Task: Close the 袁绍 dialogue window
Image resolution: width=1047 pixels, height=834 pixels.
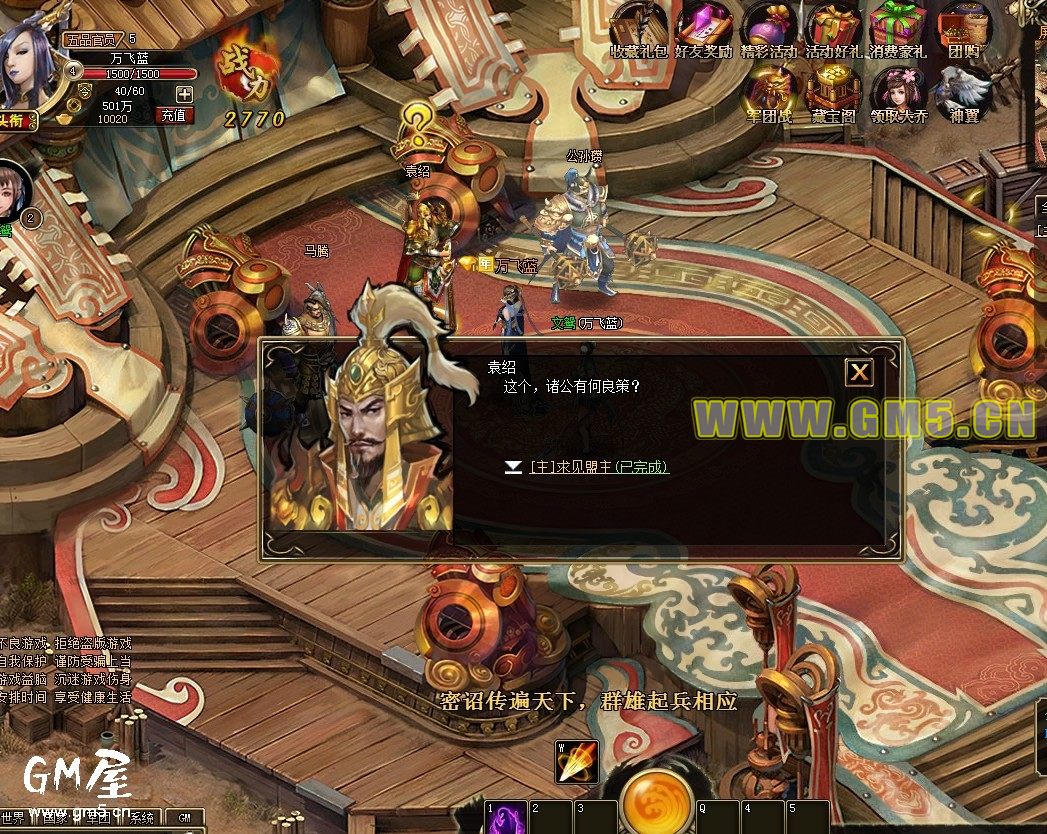Action: 859,373
